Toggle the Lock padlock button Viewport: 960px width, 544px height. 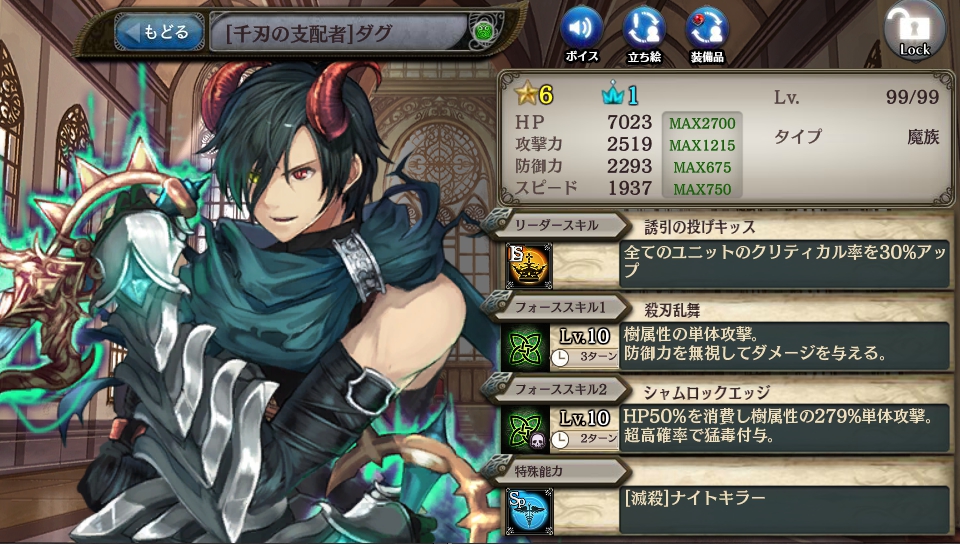[x=914, y=32]
